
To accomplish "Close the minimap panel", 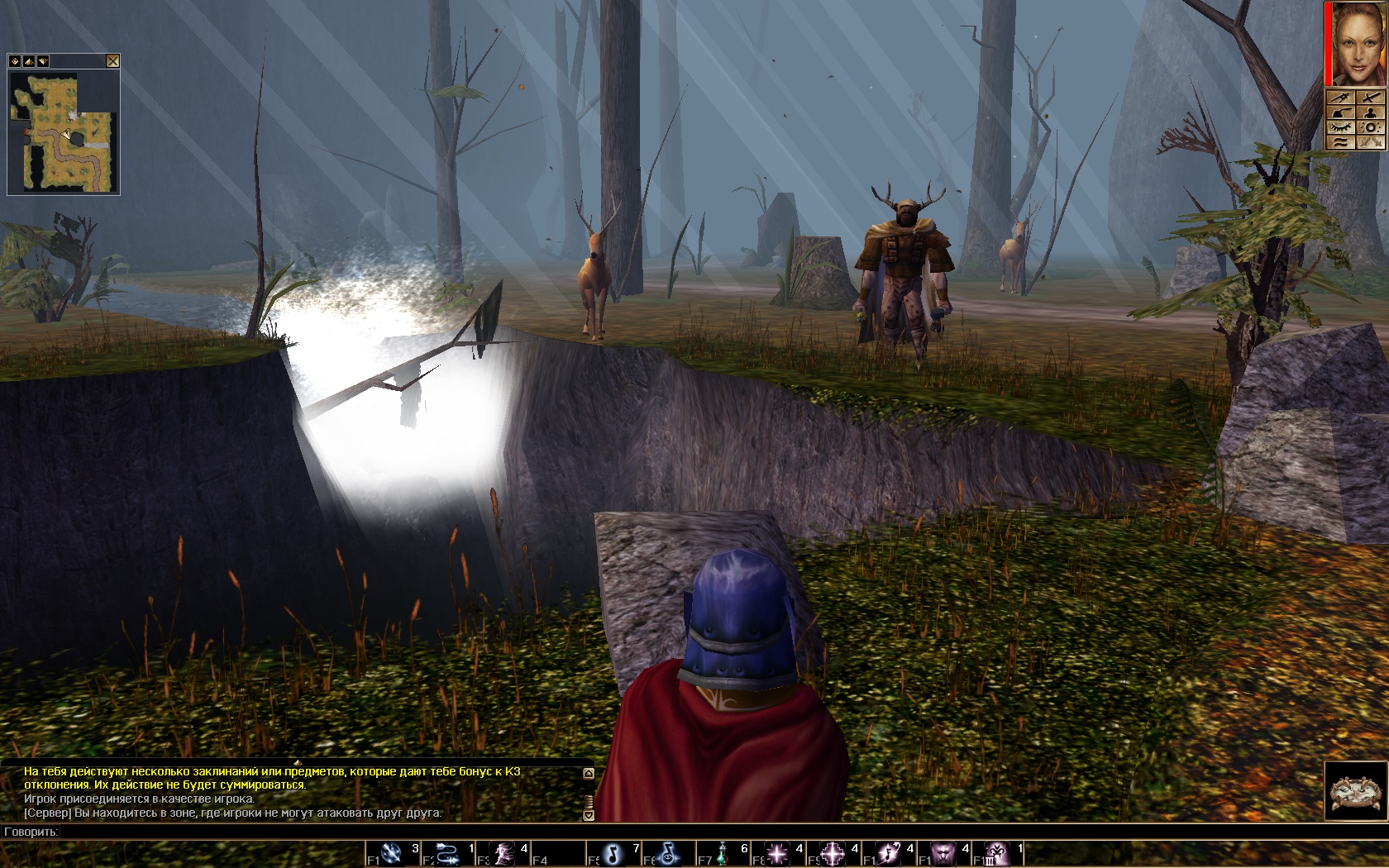I will 112,61.
